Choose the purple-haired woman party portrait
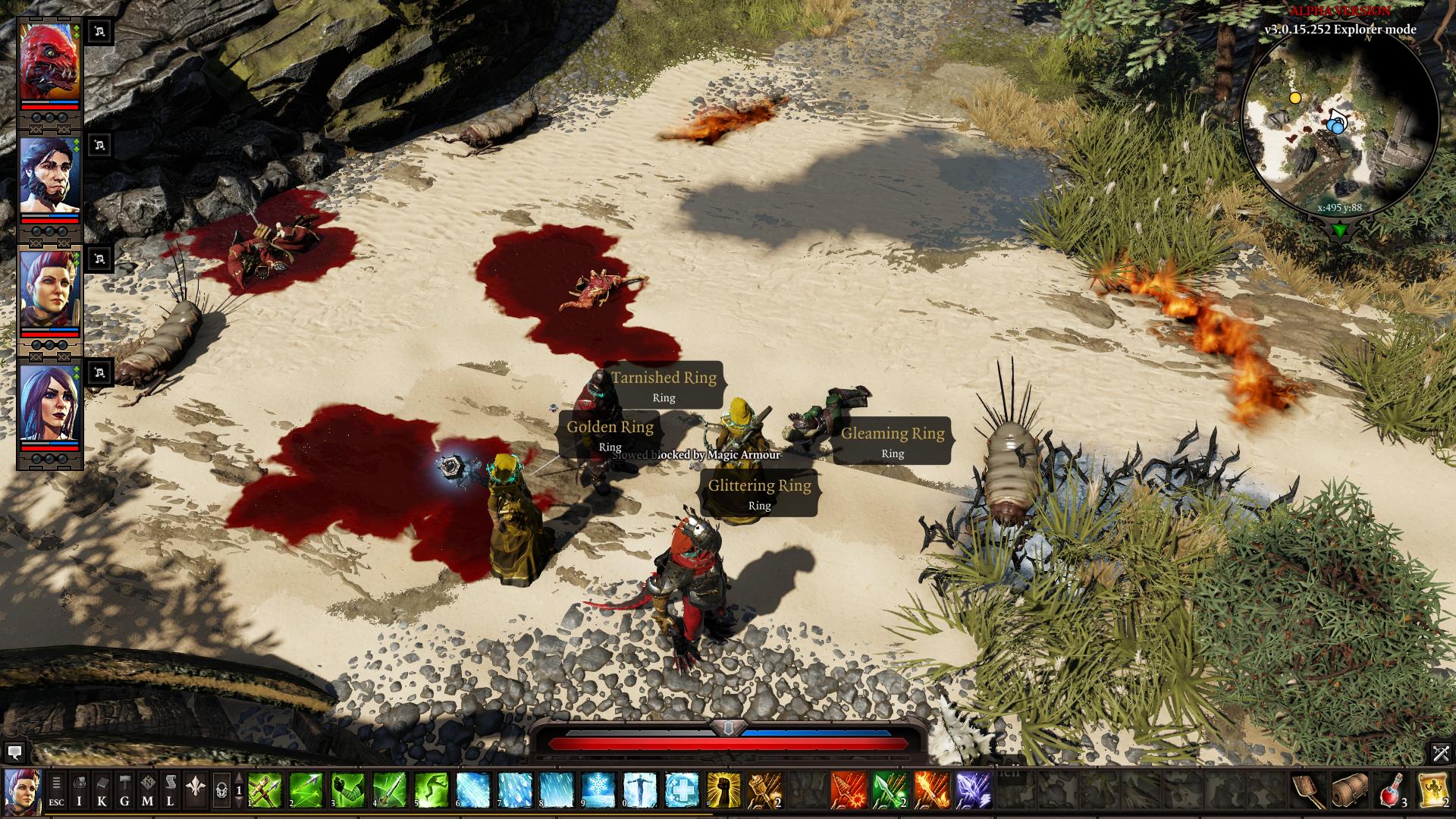Screen dimensions: 1456x819 point(49,403)
